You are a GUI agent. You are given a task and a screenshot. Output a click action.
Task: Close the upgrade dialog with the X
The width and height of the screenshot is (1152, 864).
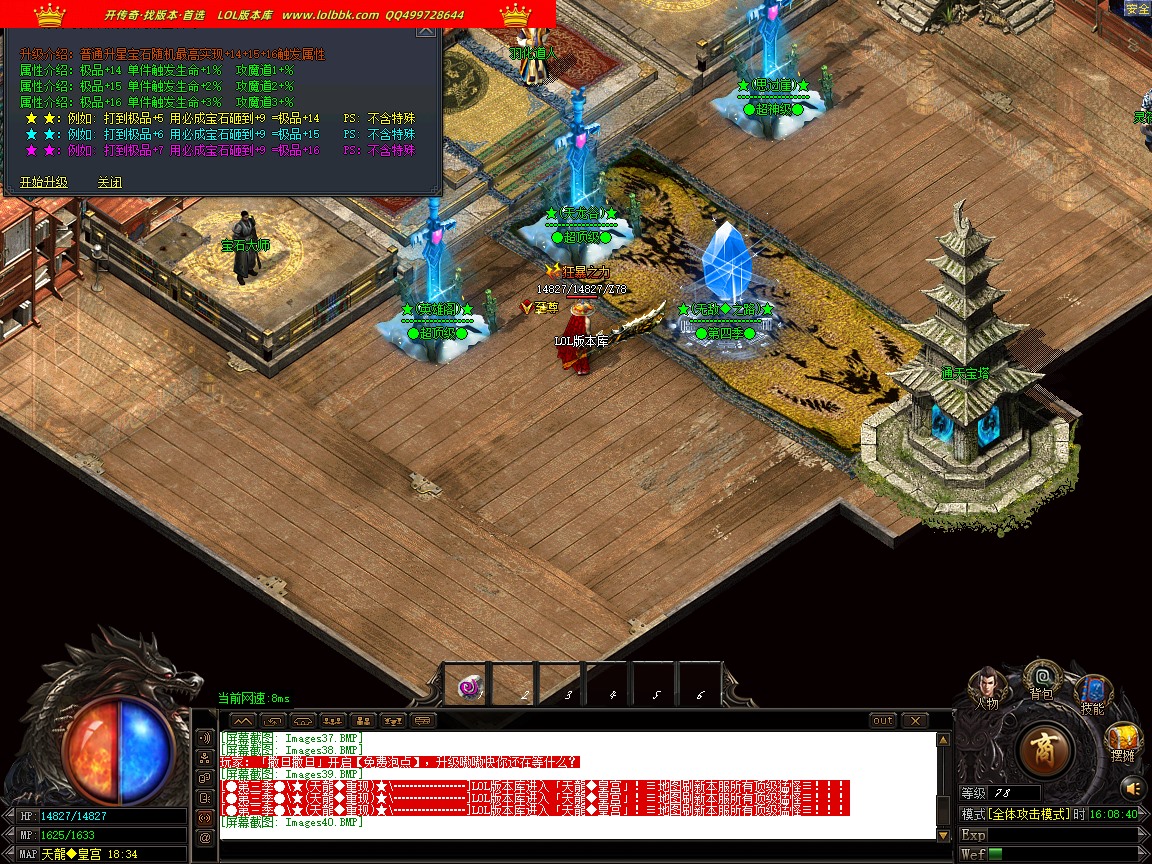tap(425, 31)
